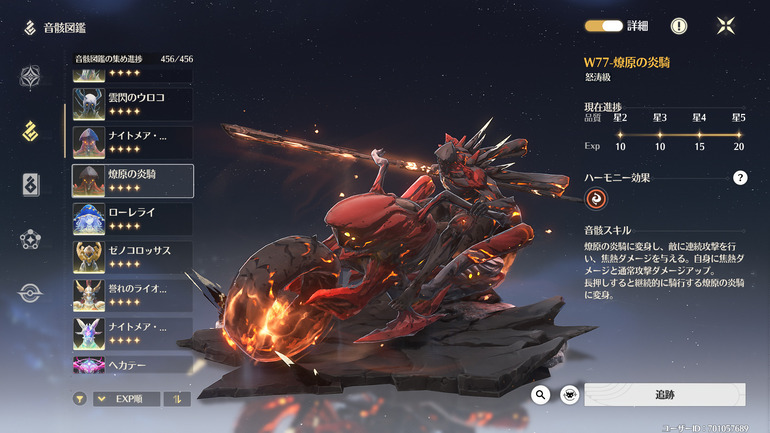The width and height of the screenshot is (770, 433).
Task: Close the Echo gallery screen
Action: (727, 26)
